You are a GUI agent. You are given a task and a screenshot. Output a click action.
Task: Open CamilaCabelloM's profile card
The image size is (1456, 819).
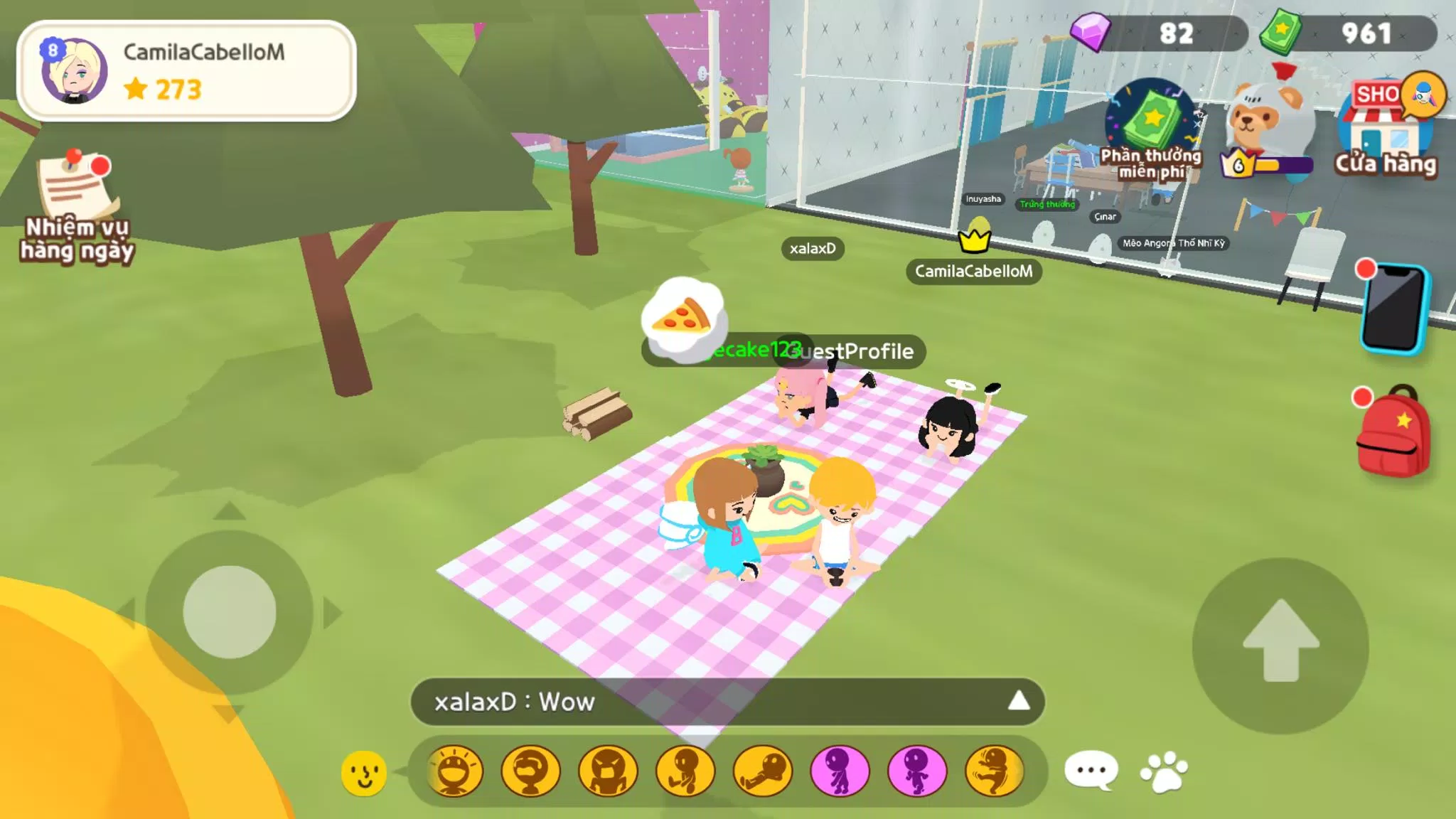(186, 71)
